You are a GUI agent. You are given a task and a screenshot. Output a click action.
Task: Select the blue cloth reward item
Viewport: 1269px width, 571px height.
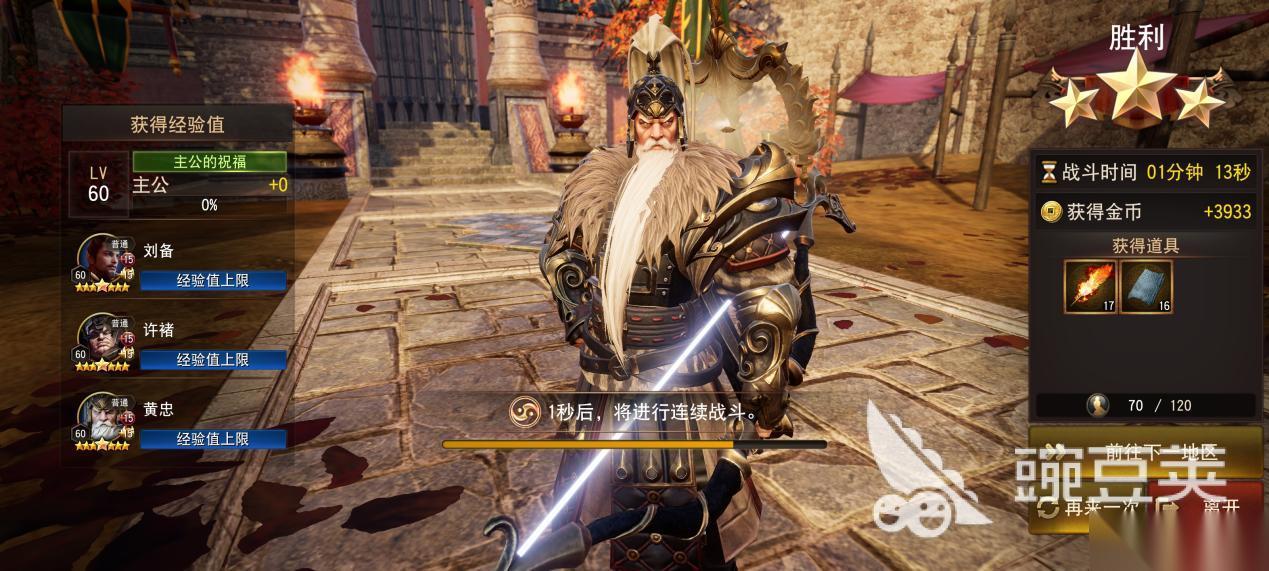(1146, 286)
